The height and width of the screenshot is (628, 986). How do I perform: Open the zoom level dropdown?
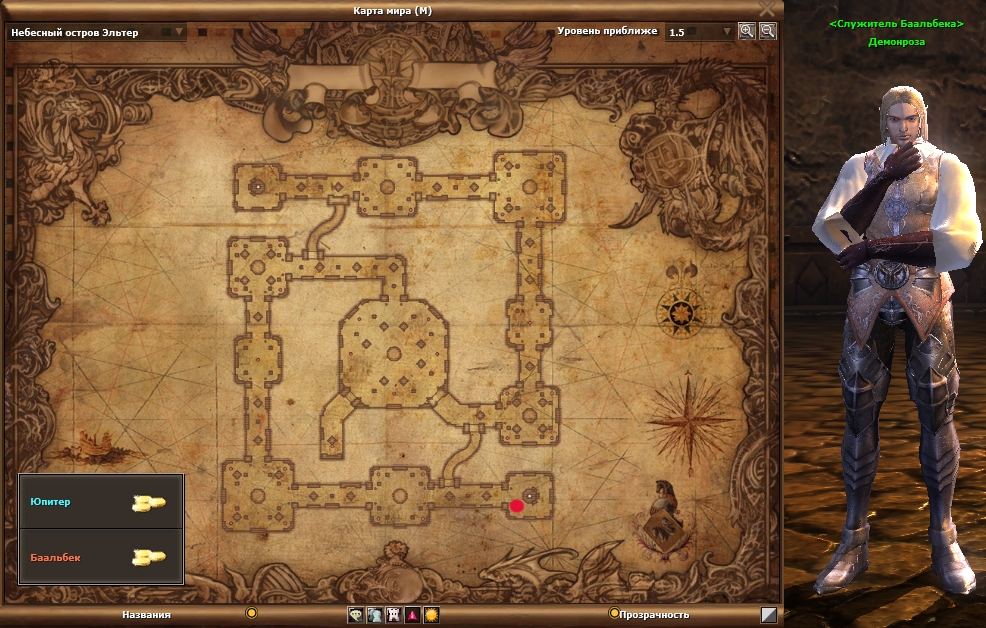coord(727,32)
